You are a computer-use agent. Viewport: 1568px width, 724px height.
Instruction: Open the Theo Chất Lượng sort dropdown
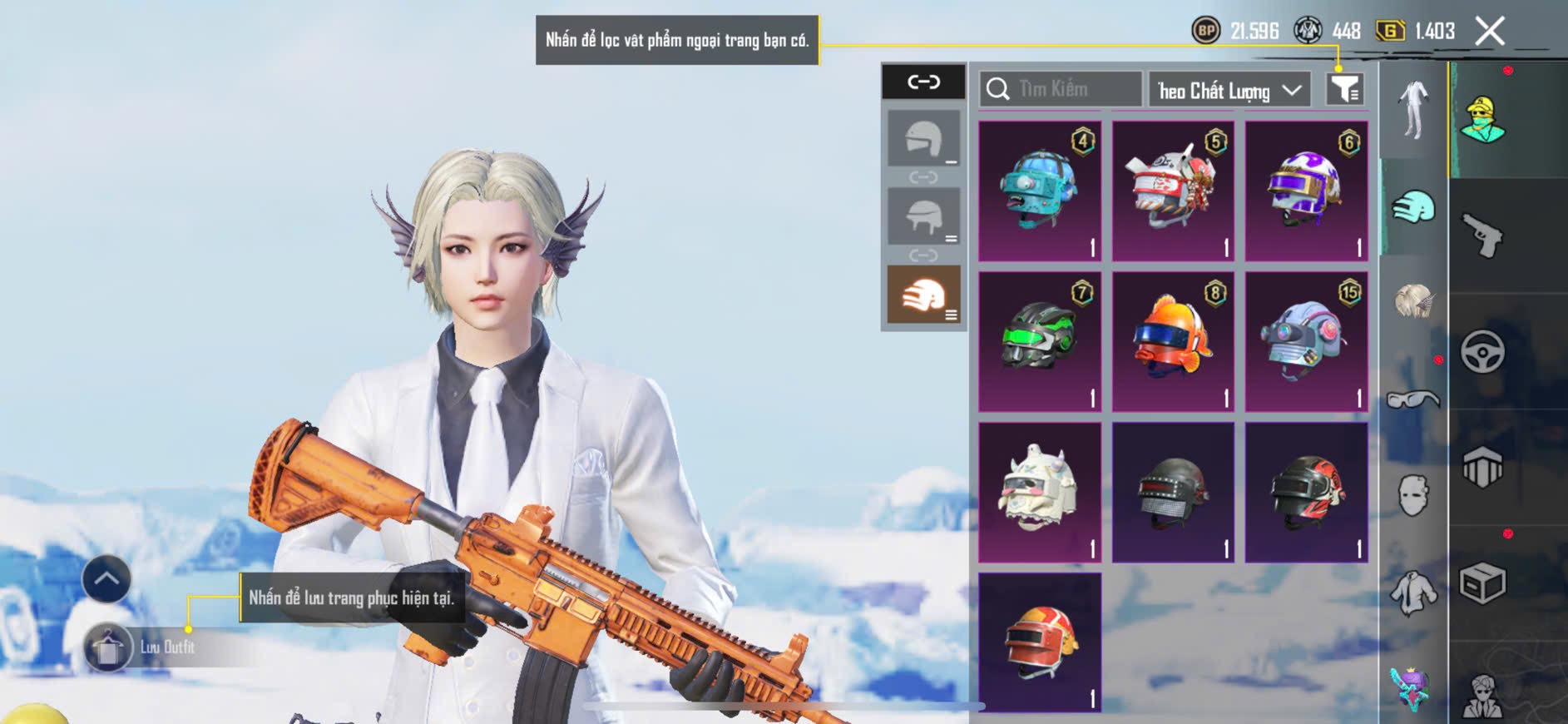click(1229, 90)
